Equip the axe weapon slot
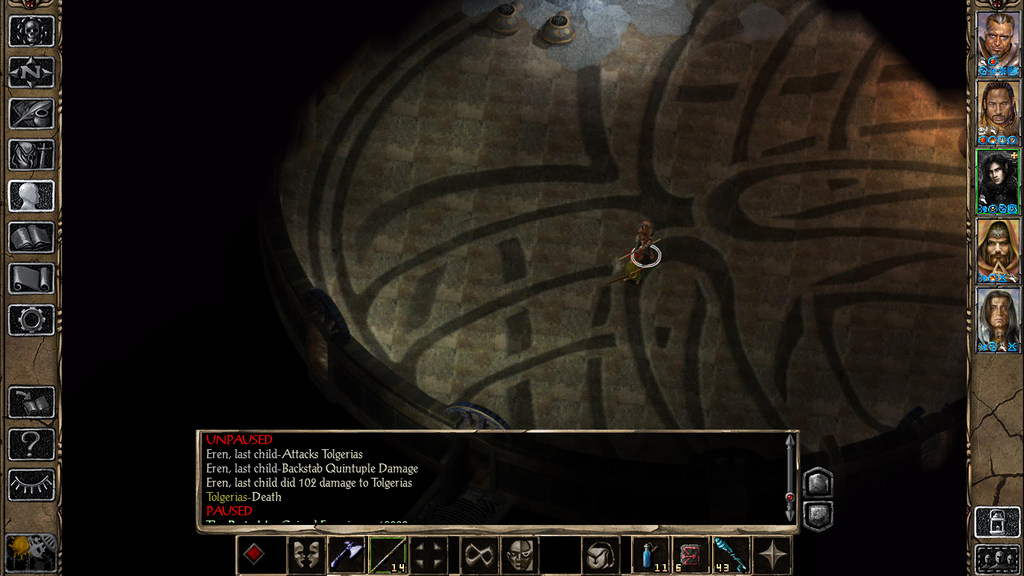 [x=346, y=555]
